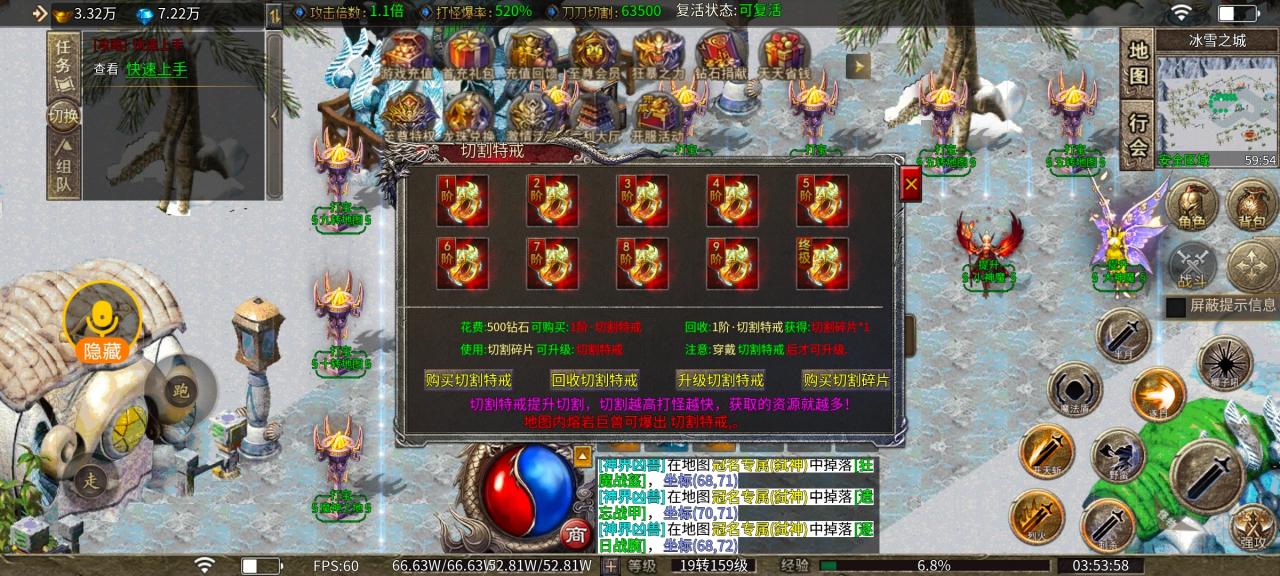Select the 终极 cutting ring icon
Viewport: 1280px width, 576px height.
tap(822, 263)
